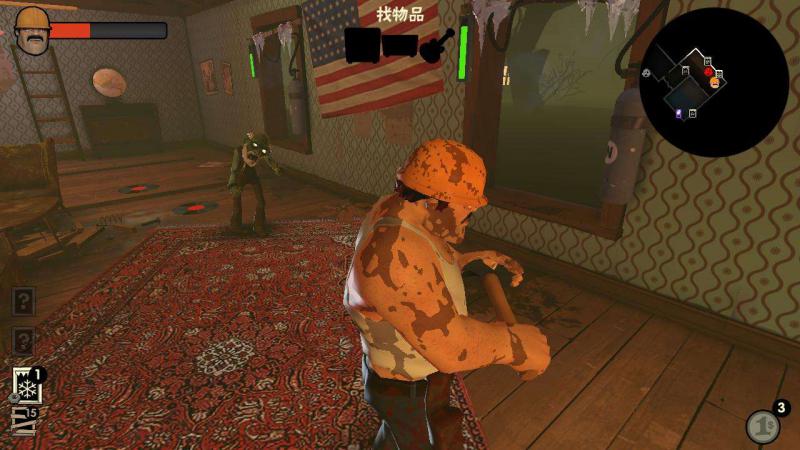Select the large amplifier silhouette objective

coord(361,45)
